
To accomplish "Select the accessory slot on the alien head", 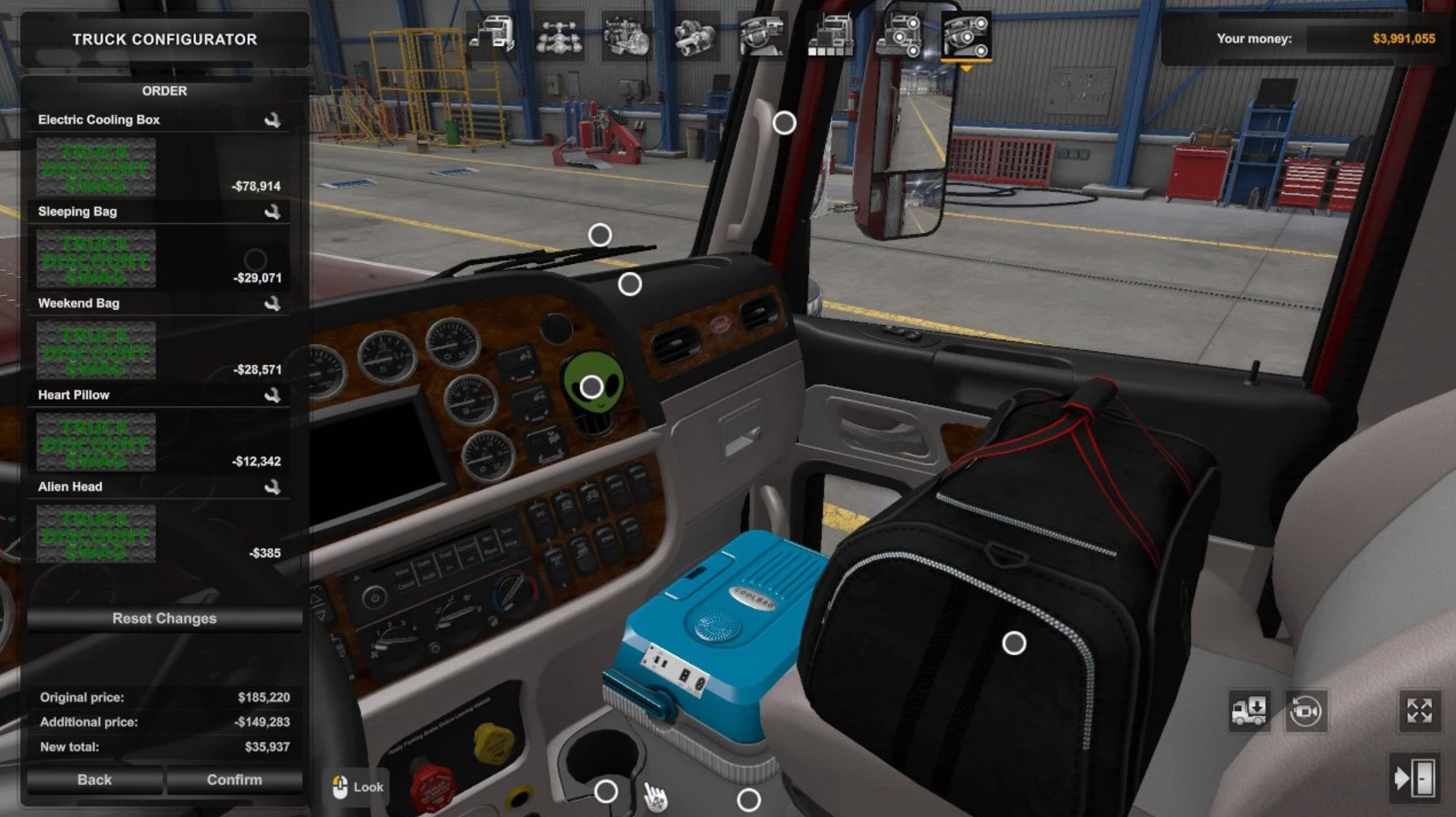I will coord(591,387).
